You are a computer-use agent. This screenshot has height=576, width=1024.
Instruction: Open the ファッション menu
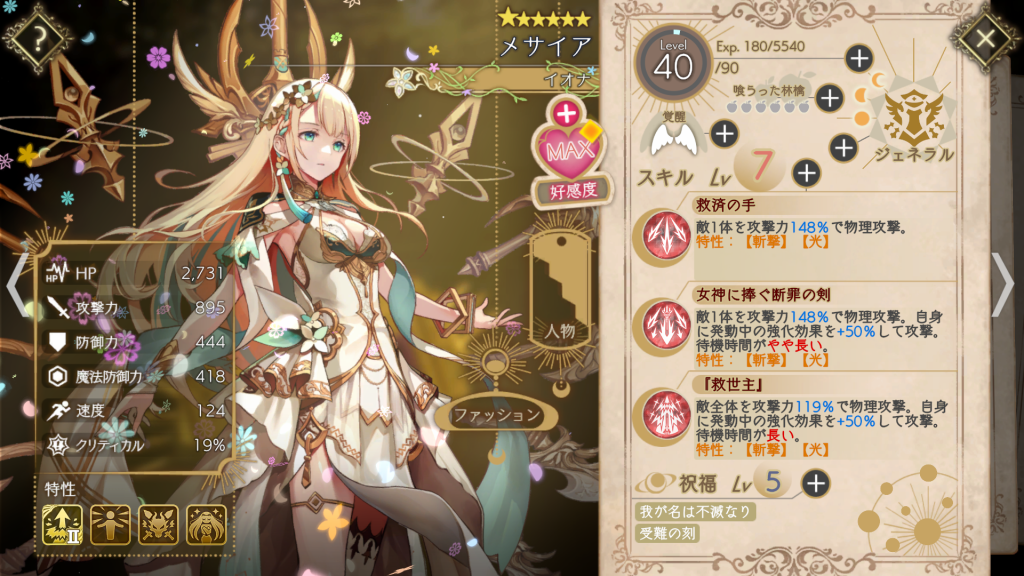pyautogui.click(x=497, y=415)
